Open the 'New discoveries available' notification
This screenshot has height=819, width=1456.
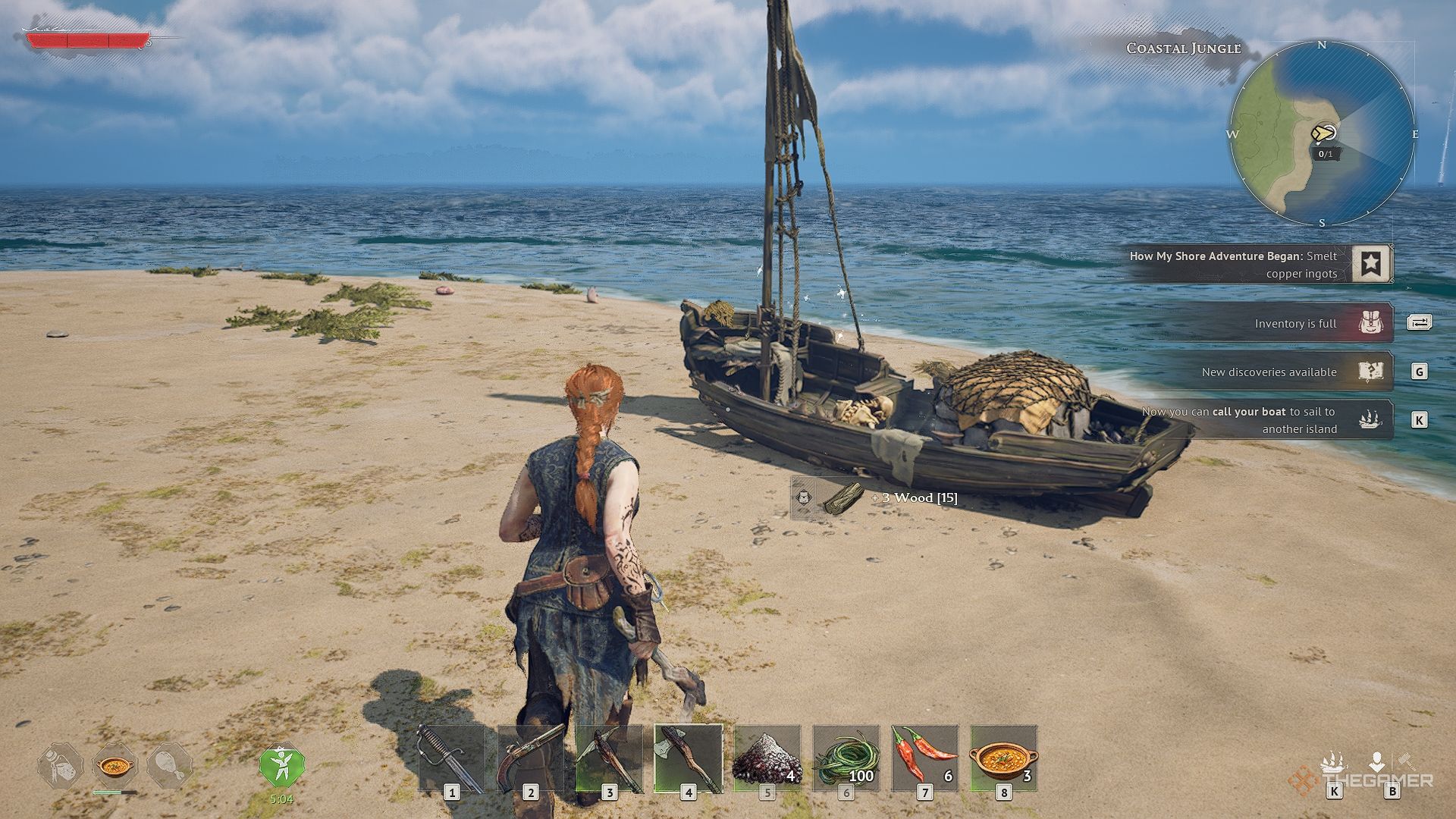(x=1269, y=372)
